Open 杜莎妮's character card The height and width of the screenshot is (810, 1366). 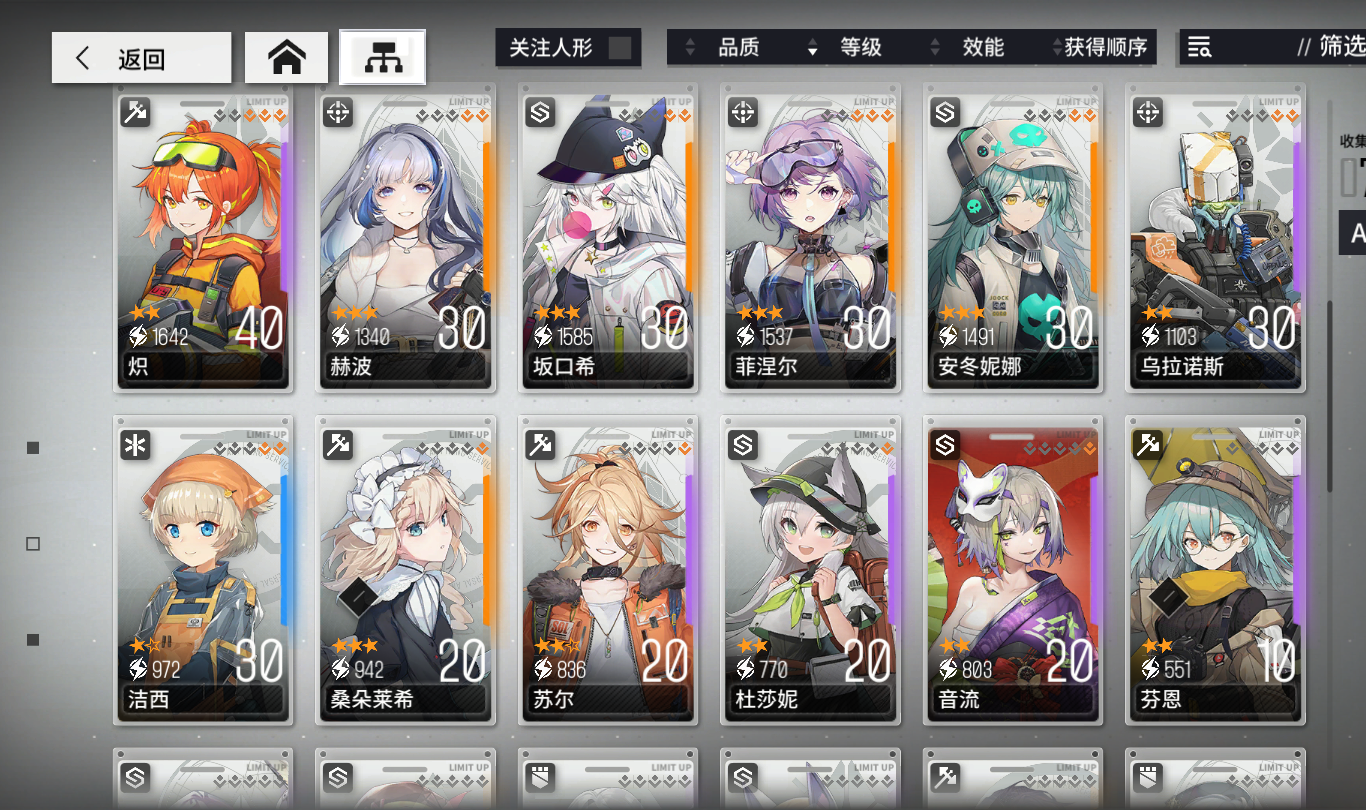[x=811, y=570]
